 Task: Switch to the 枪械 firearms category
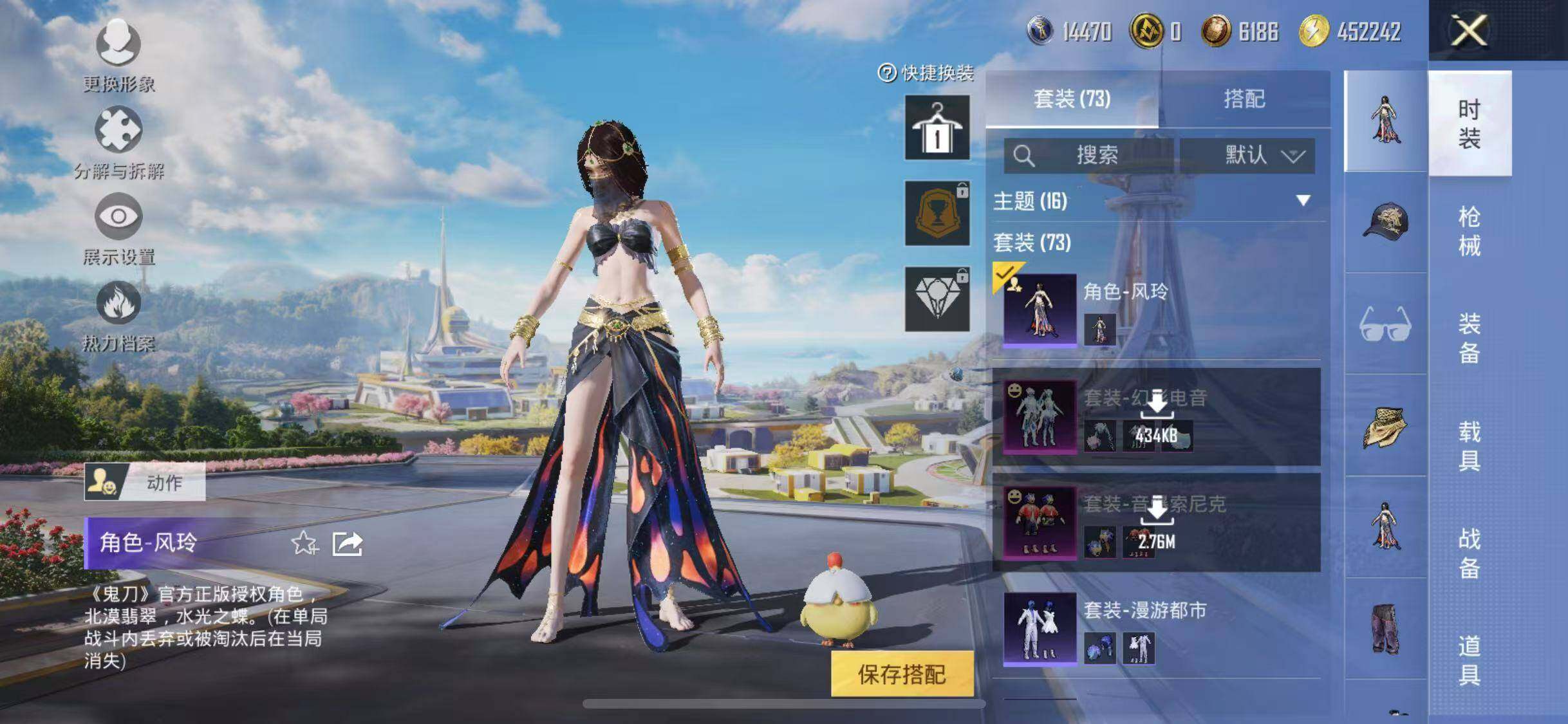coord(1469,231)
